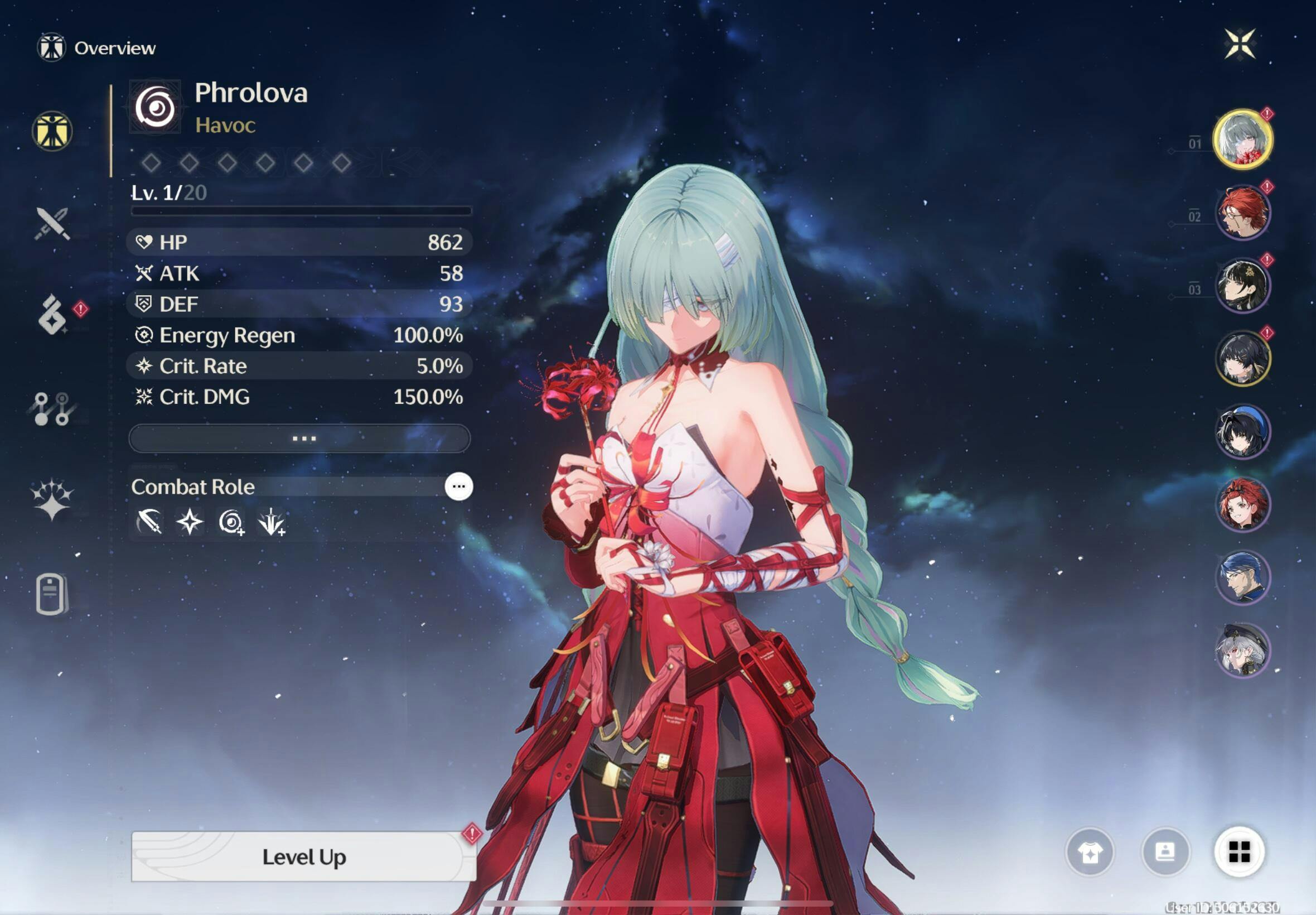Show all characters with the grid button

1239,853
